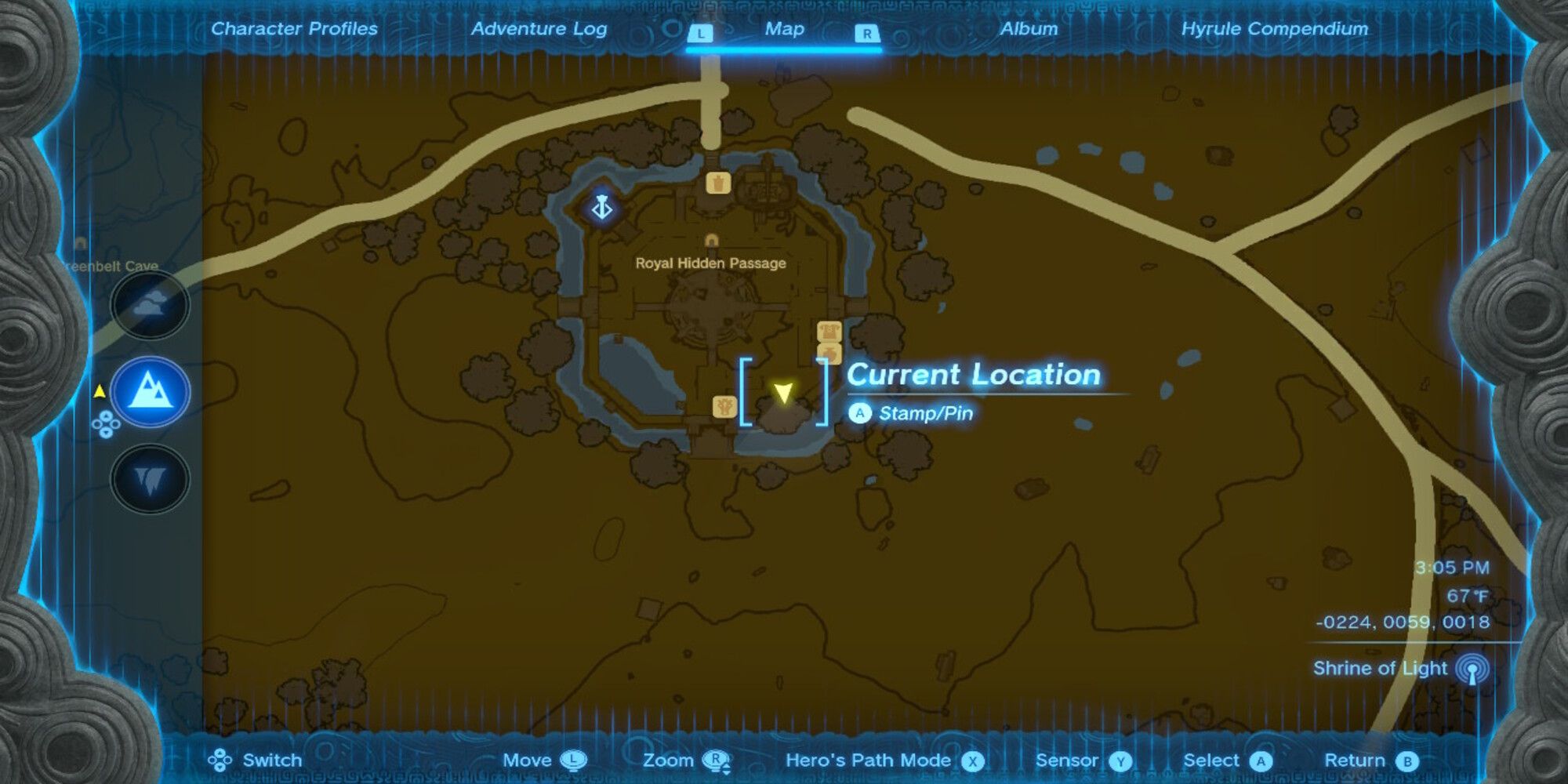Open the Album tab
Screen dimensions: 1568x784
click(x=1027, y=29)
